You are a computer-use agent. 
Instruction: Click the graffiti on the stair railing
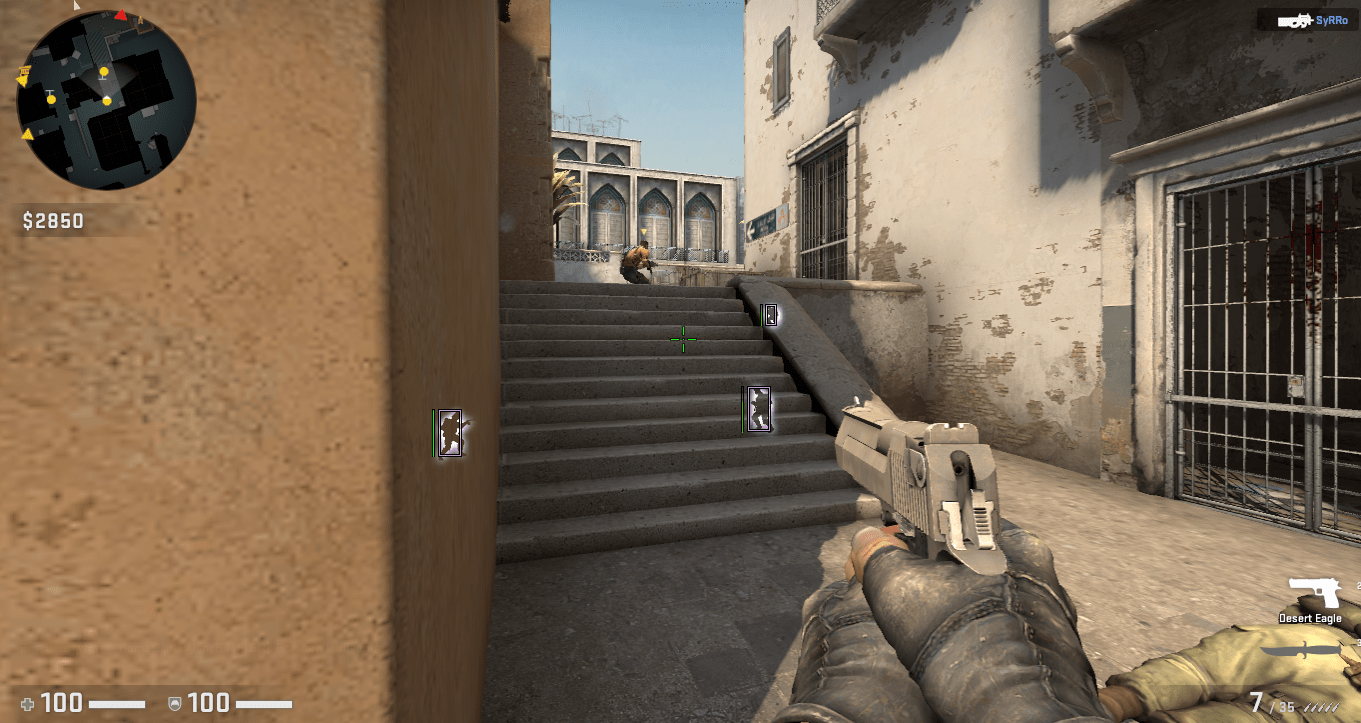tap(760, 409)
